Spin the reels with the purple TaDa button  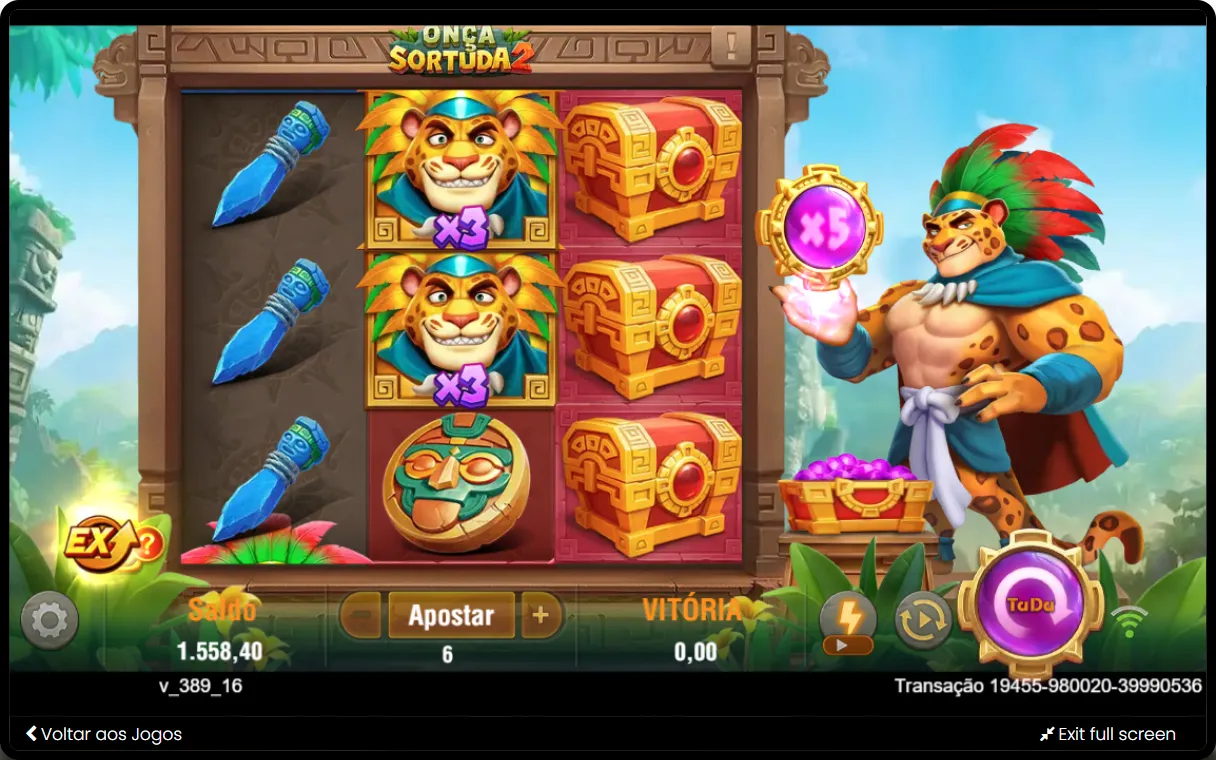click(x=1030, y=604)
